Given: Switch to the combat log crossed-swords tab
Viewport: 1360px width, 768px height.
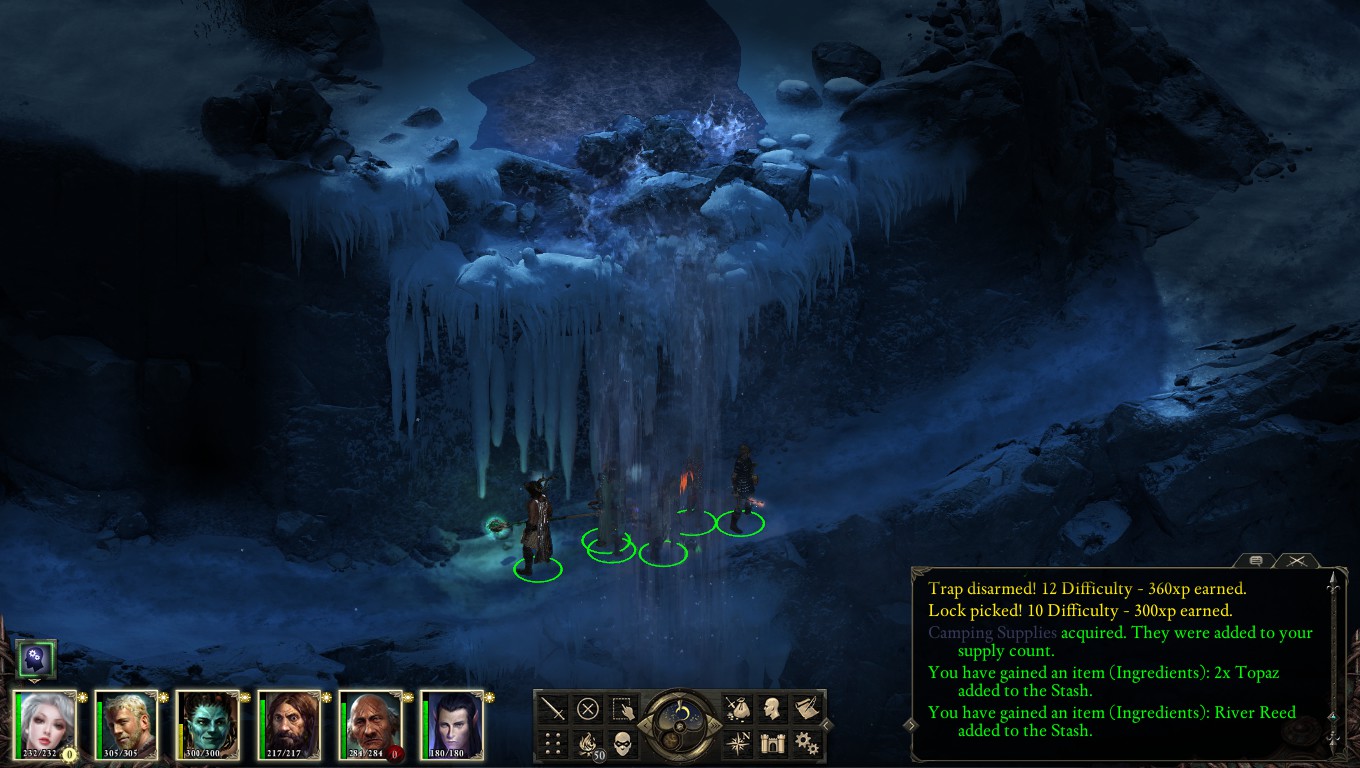Looking at the screenshot, I should (x=1296, y=562).
